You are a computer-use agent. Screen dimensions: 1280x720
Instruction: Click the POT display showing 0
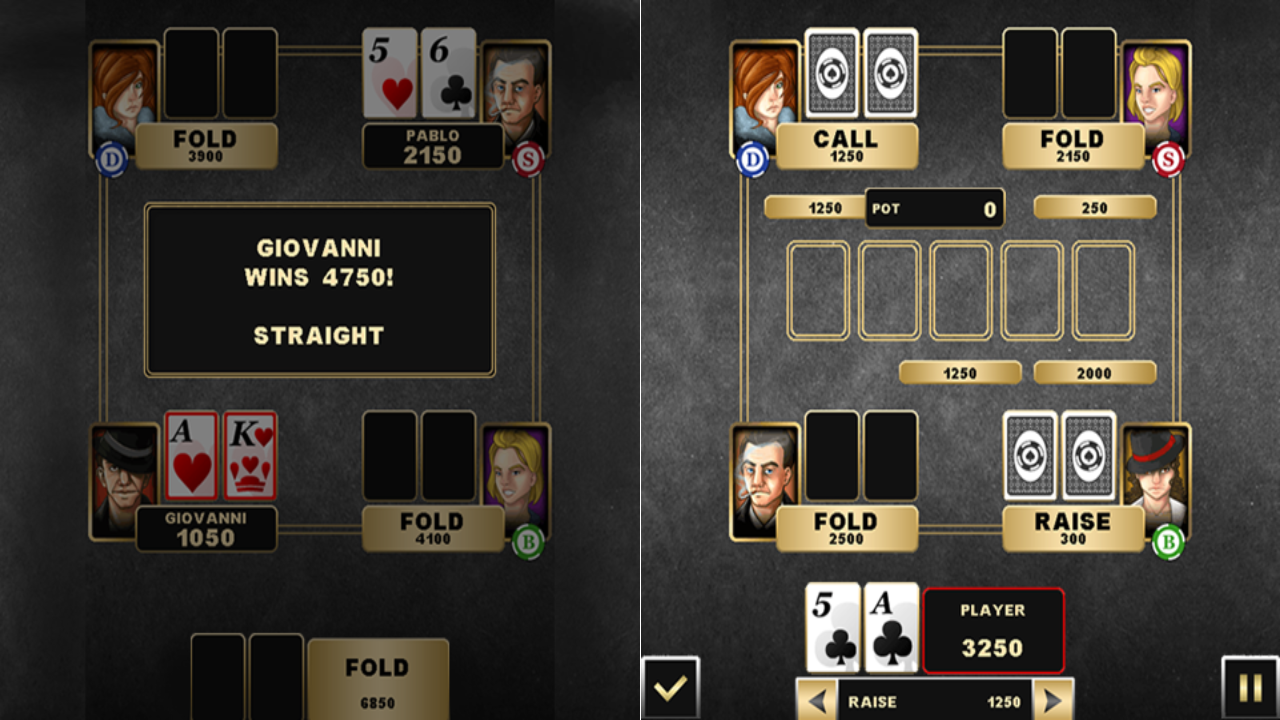pyautogui.click(x=936, y=209)
